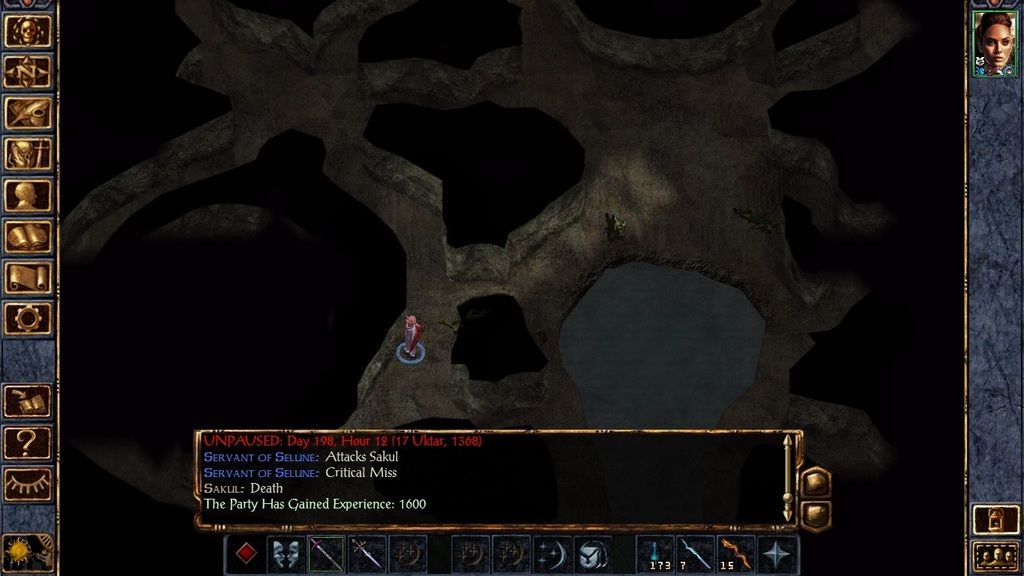The width and height of the screenshot is (1024, 576).
Task: Select the orange wand item with 15 charges
Action: click(x=737, y=554)
